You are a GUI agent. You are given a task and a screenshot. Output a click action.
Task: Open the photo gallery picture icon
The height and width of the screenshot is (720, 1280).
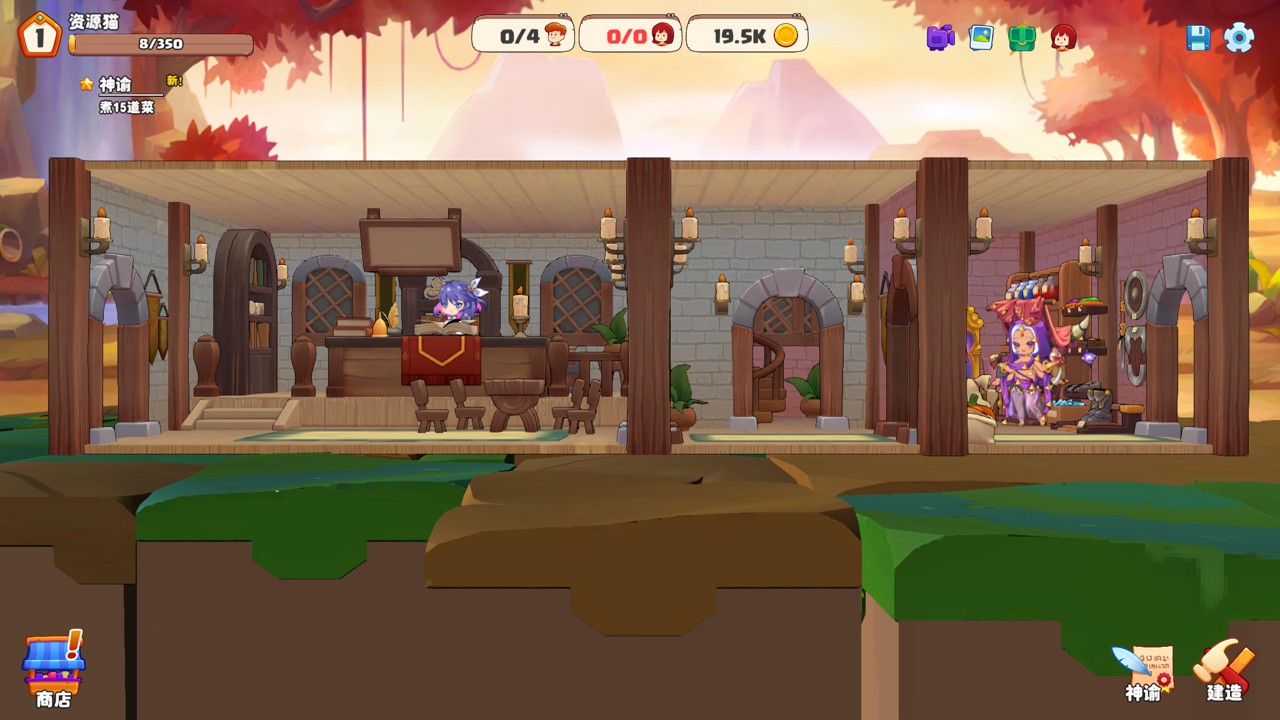pyautogui.click(x=981, y=38)
